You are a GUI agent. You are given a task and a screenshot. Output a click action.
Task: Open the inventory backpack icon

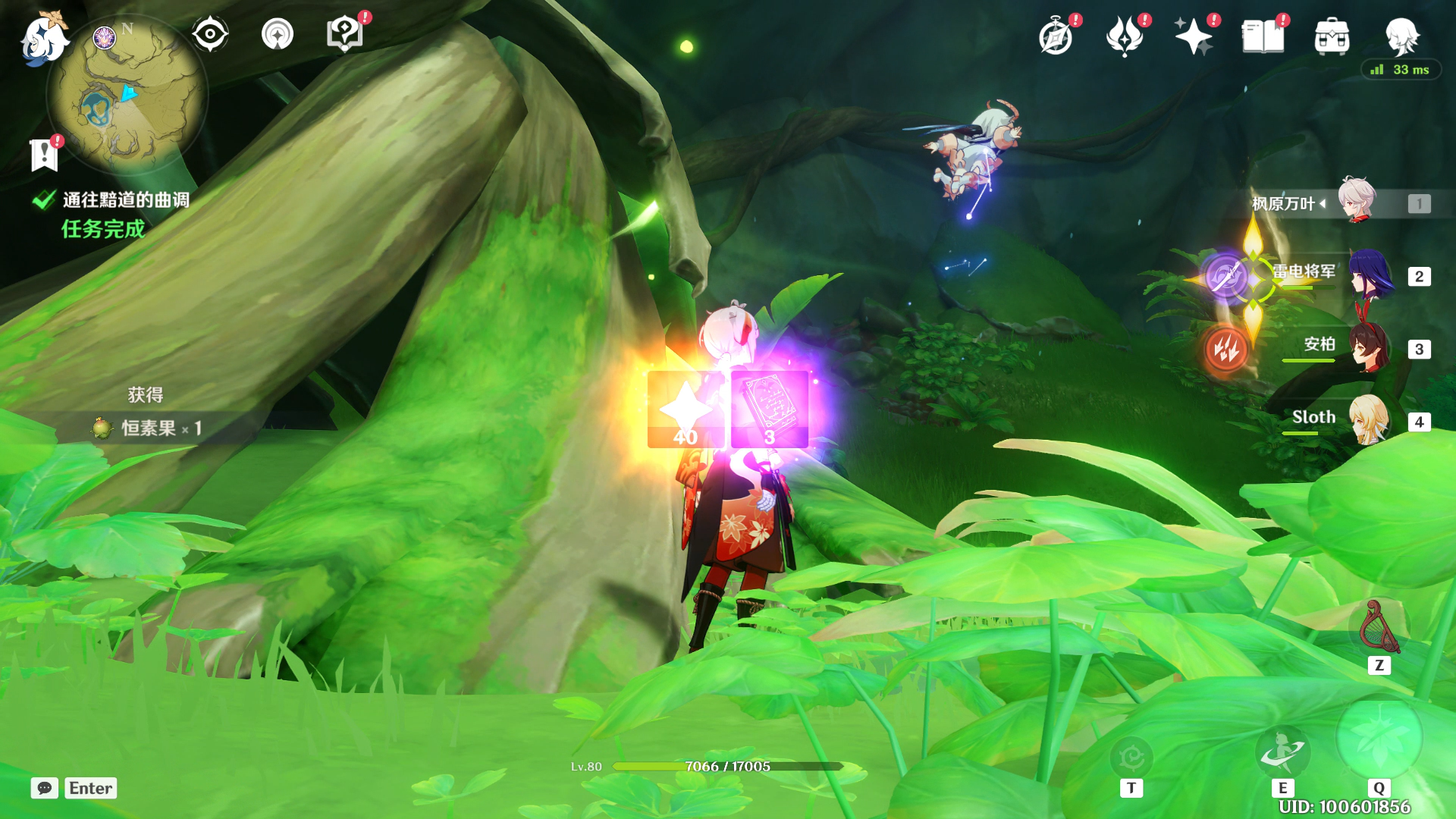(x=1332, y=36)
